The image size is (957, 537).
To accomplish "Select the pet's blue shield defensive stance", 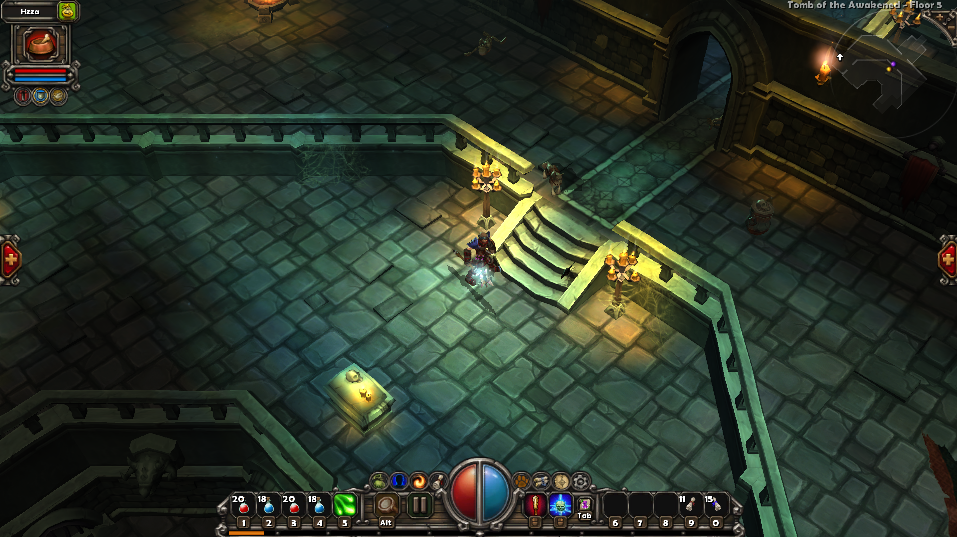I will 40,96.
